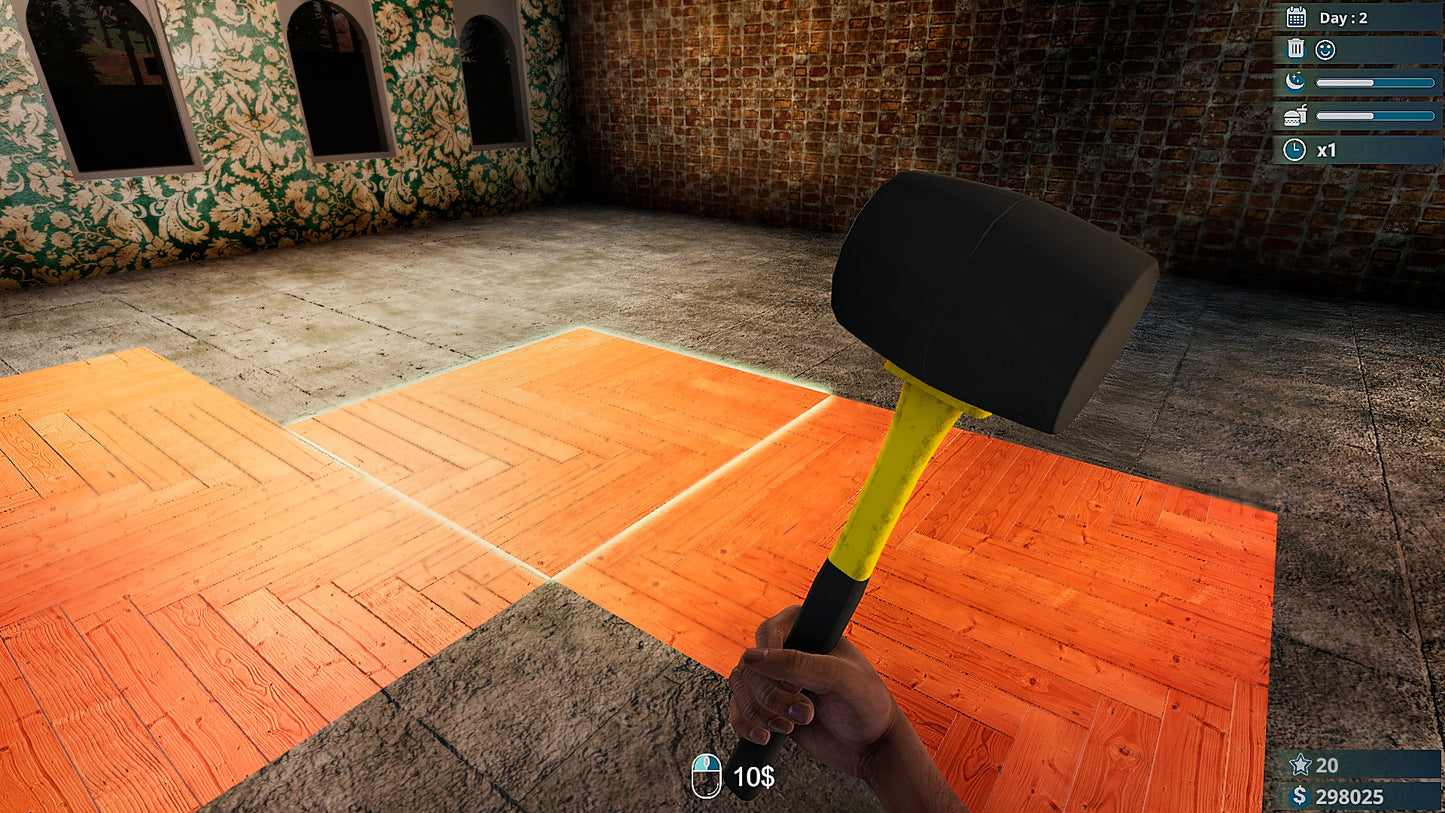This screenshot has height=813, width=1445.
Task: Click the 20 perk points counter
Action: pos(1328,764)
